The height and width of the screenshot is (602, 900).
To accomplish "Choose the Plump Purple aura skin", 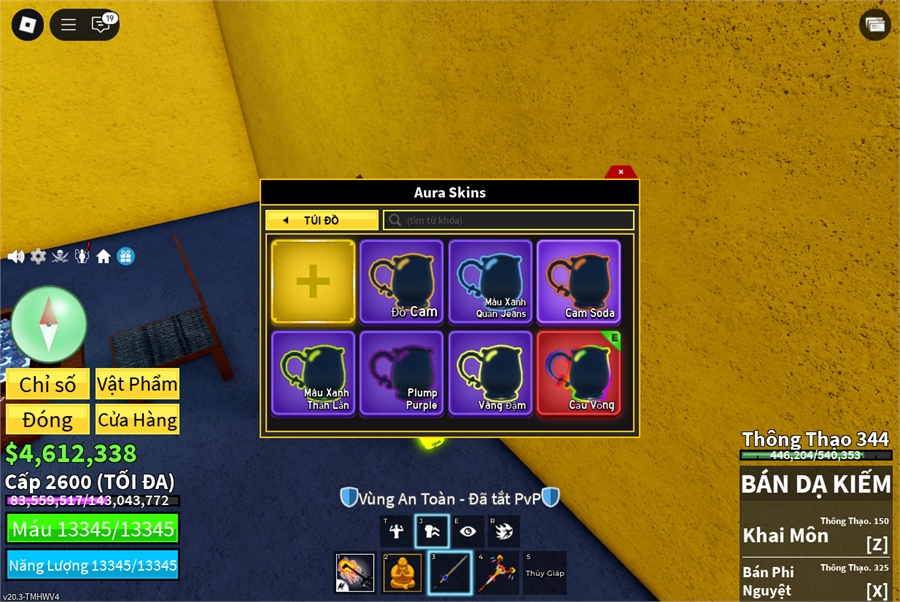I will click(x=401, y=373).
